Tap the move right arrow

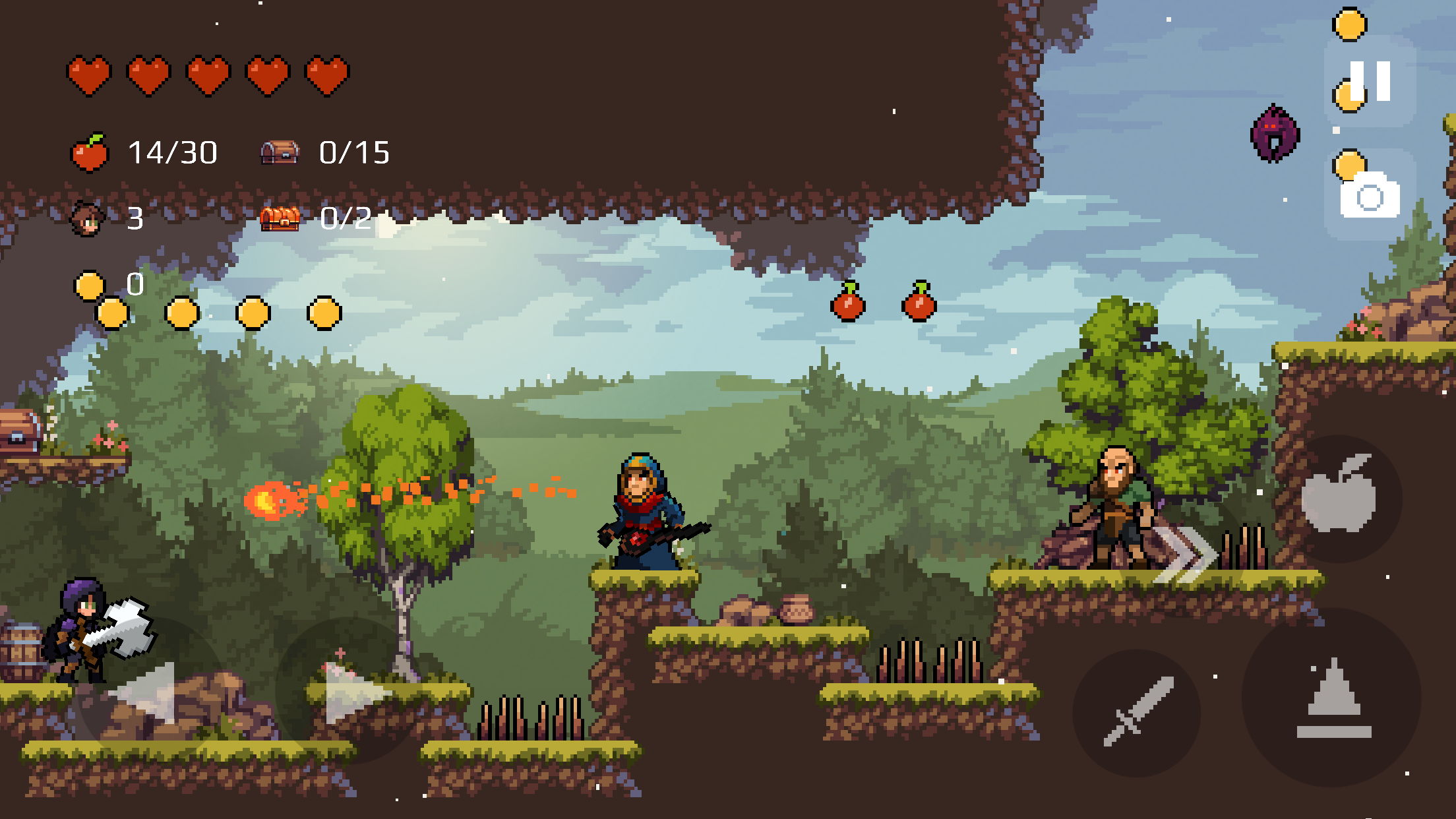coord(353,692)
